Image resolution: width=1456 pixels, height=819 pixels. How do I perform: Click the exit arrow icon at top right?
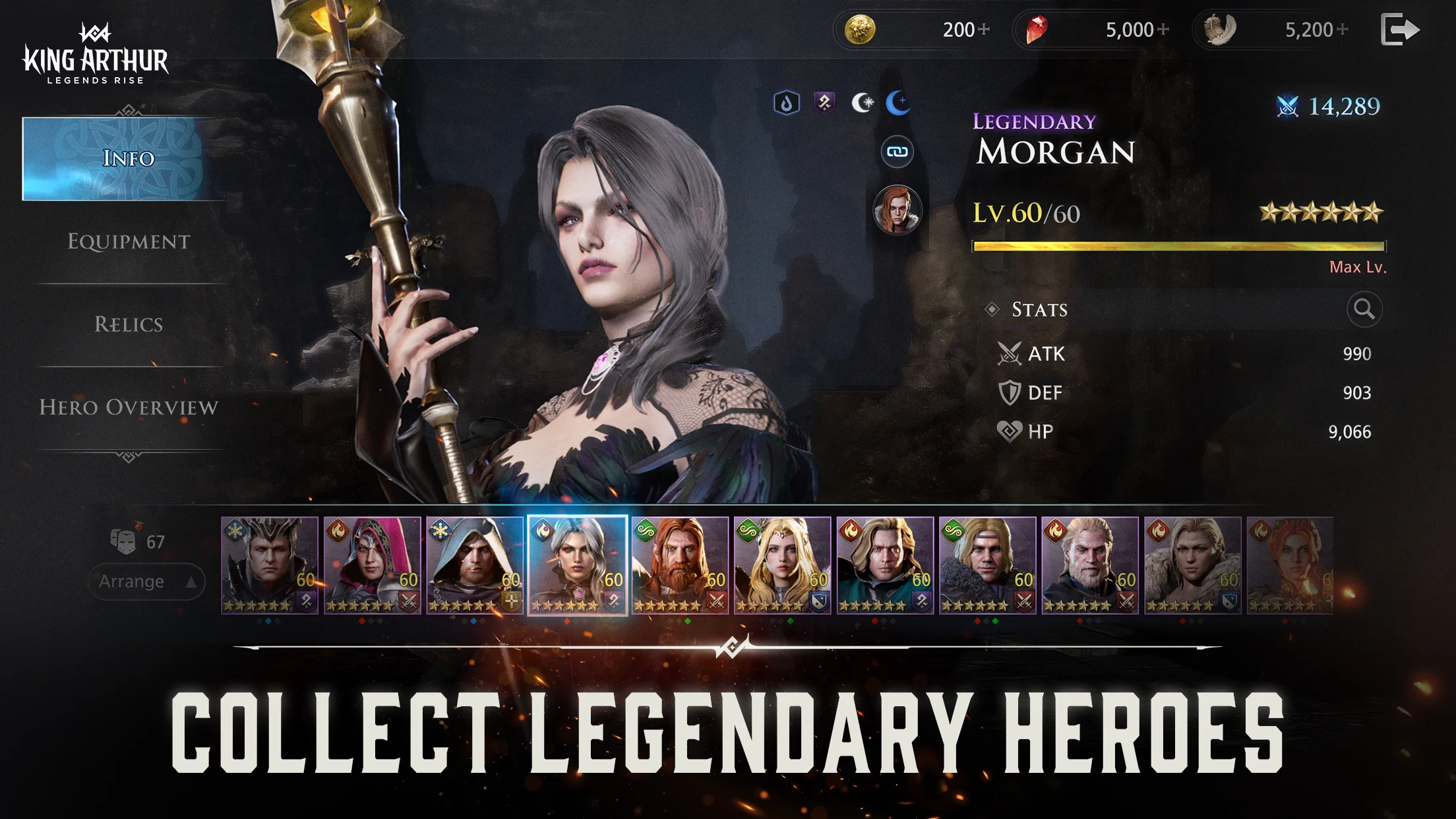(1400, 29)
